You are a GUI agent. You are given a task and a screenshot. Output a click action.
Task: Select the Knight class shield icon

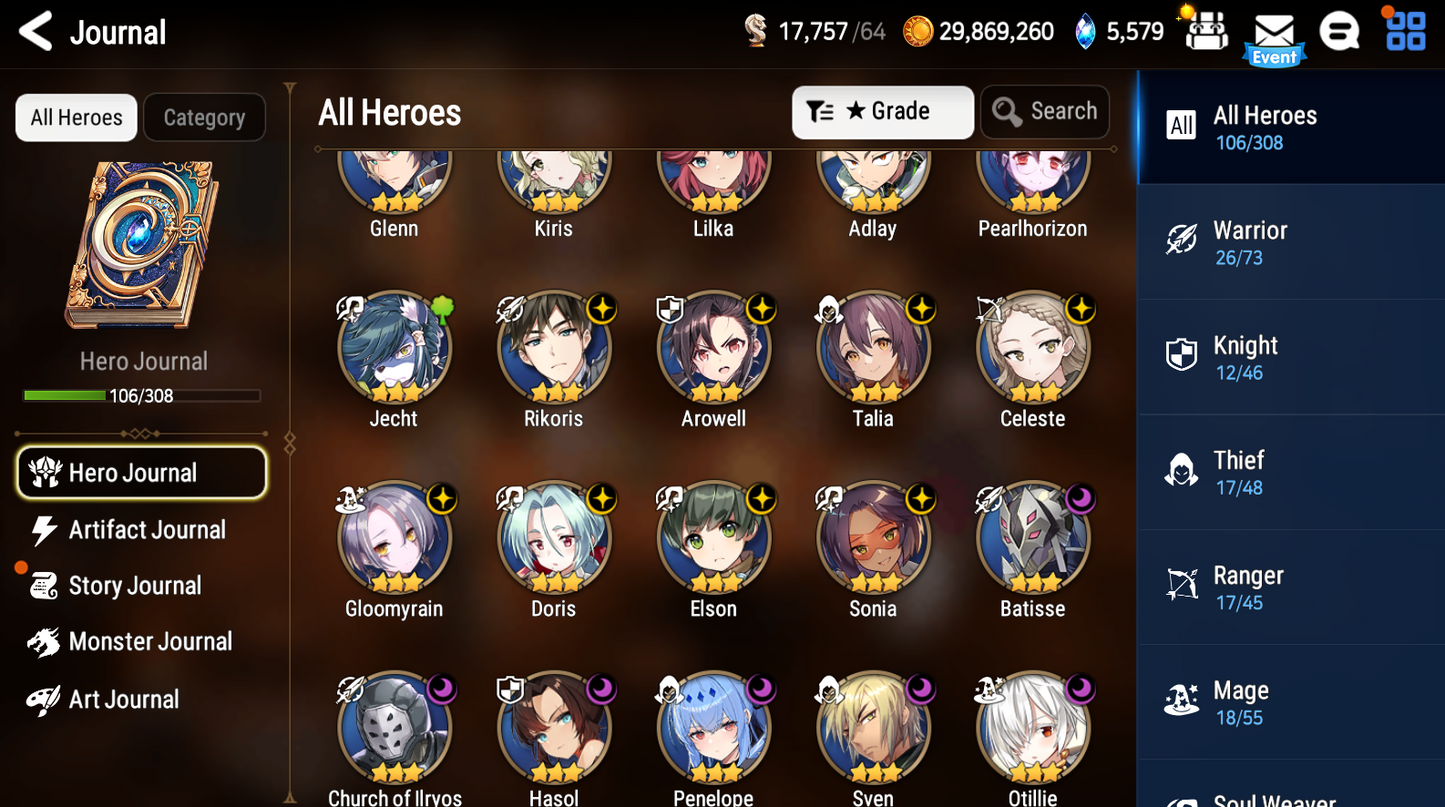pyautogui.click(x=1182, y=354)
